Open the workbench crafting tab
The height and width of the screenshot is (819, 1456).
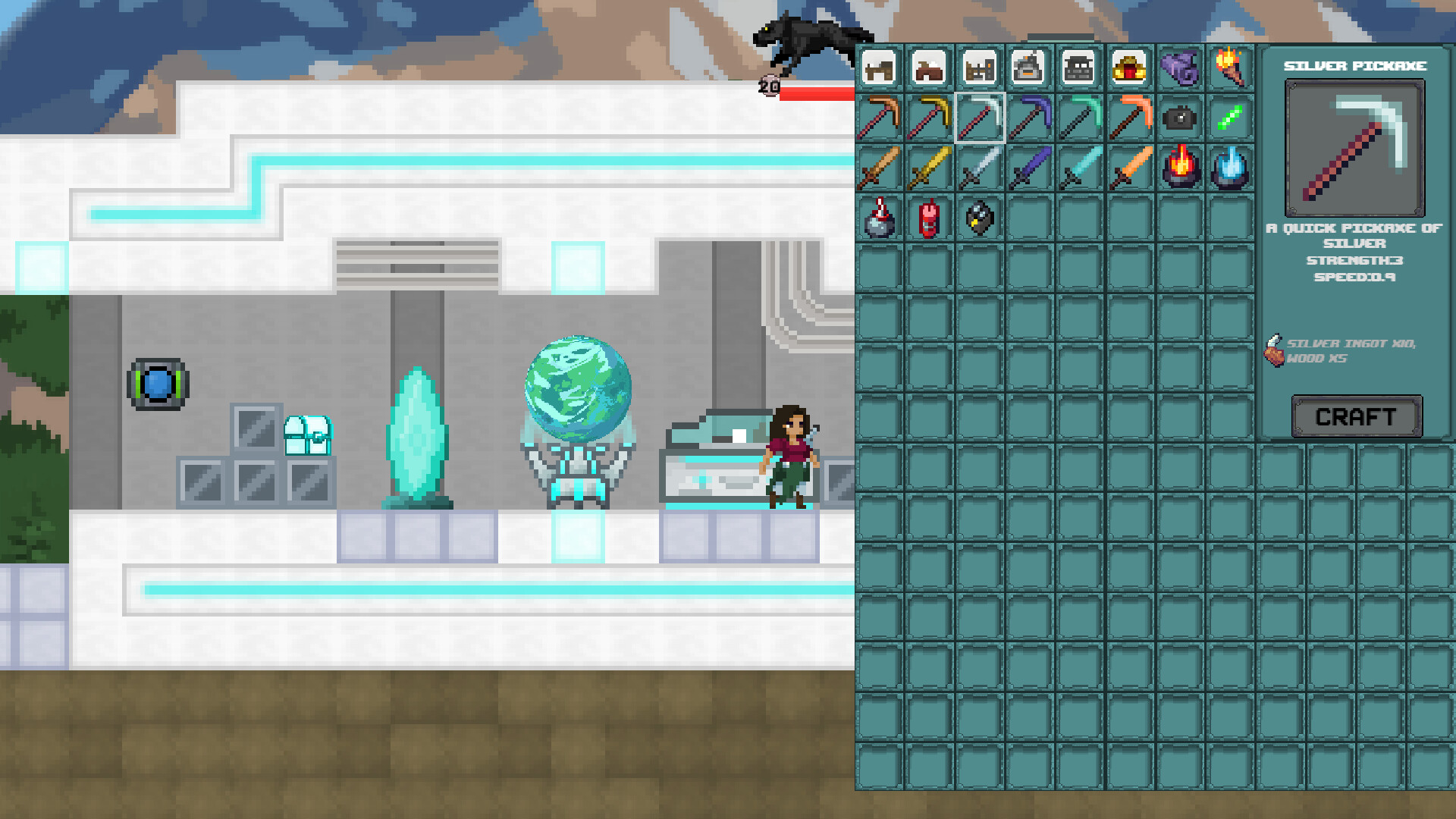[x=877, y=68]
